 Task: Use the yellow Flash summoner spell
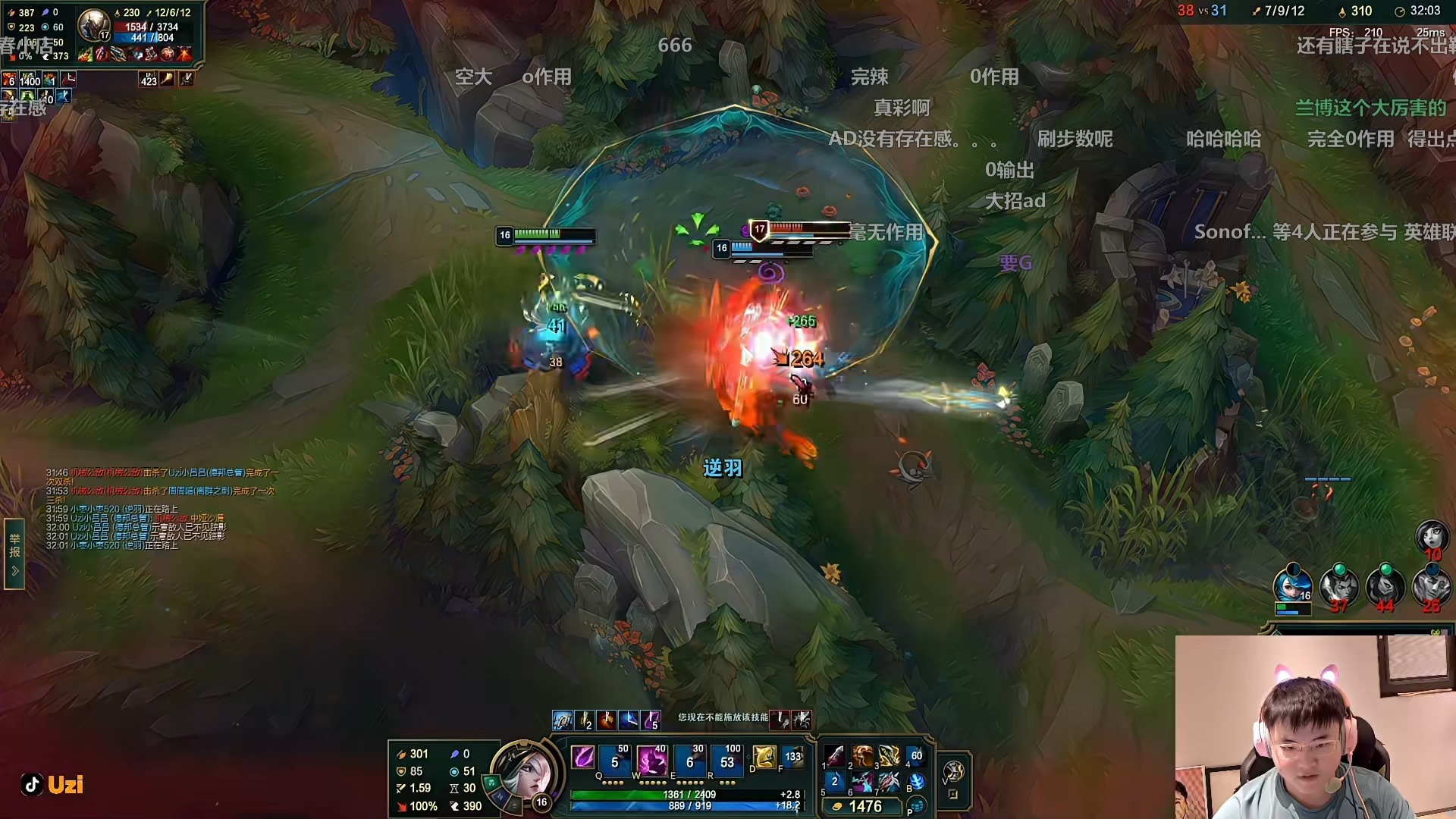764,757
